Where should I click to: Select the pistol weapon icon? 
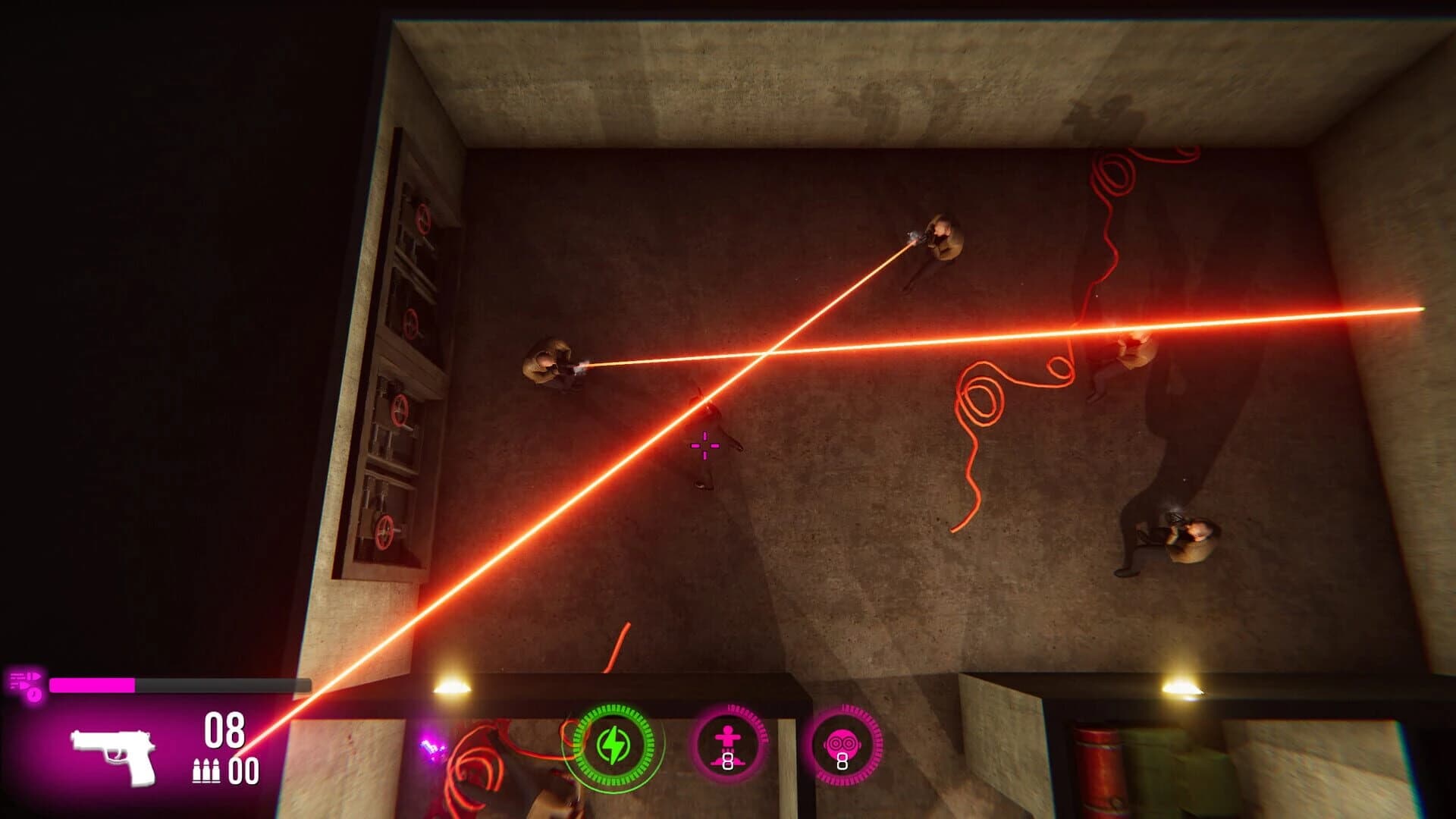pos(111,755)
